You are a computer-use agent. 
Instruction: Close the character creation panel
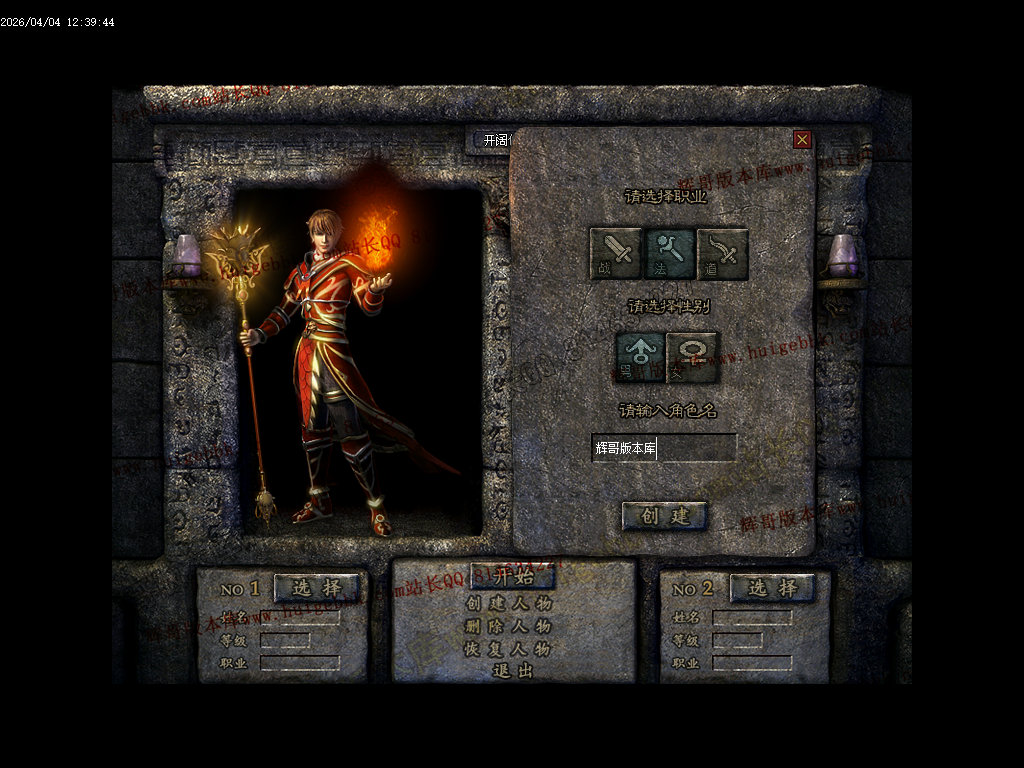pos(802,140)
